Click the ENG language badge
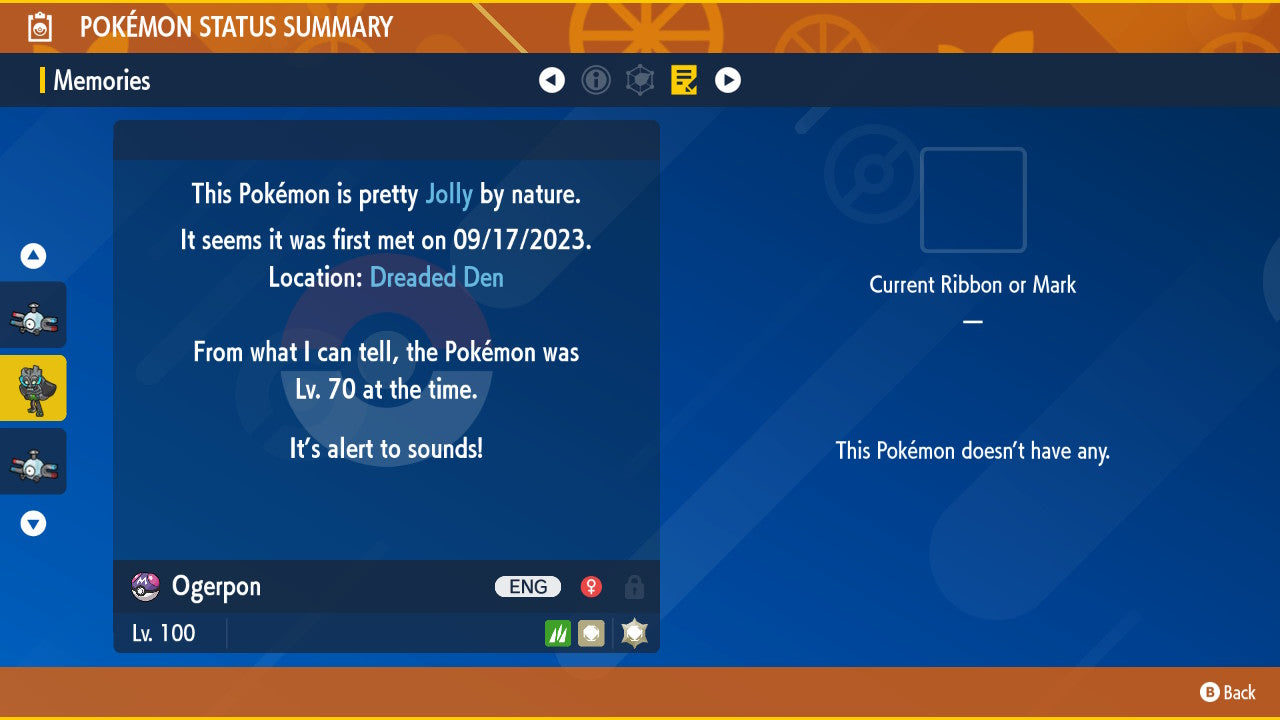The height and width of the screenshot is (720, 1280). [x=527, y=587]
